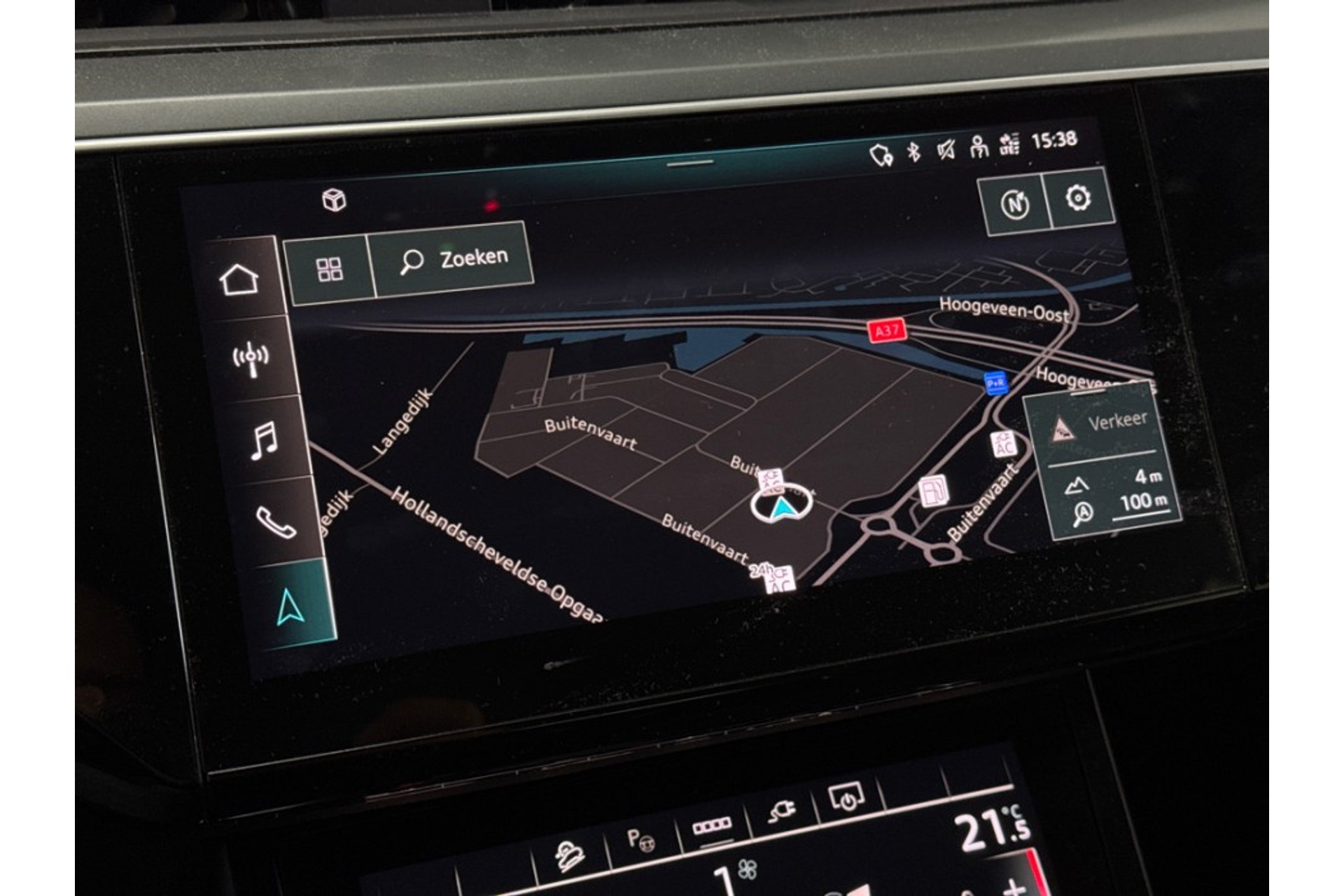Open the radio antenna menu
The image size is (1344, 896).
point(251,359)
